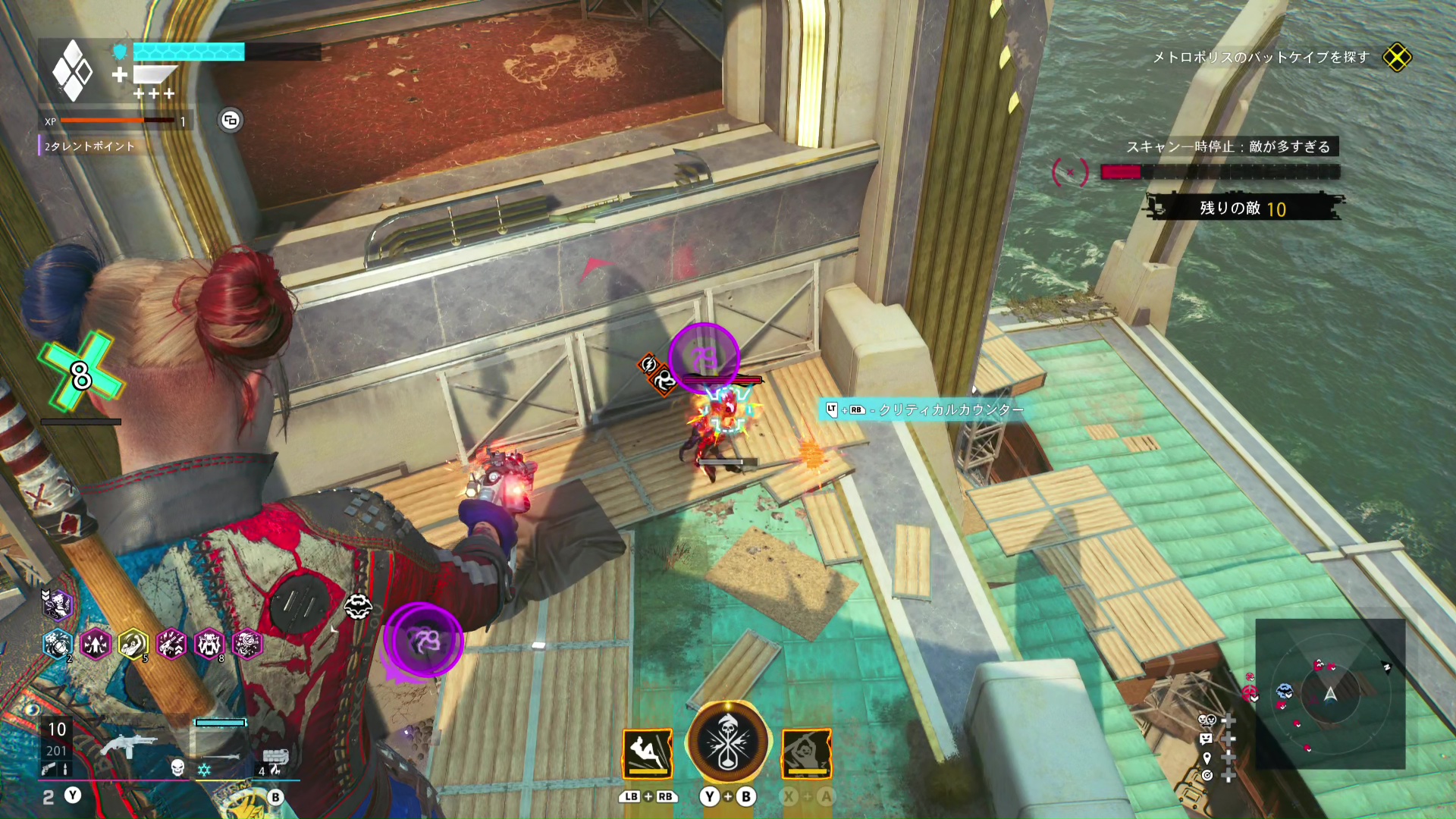The height and width of the screenshot is (819, 1456).
Task: Click the yellow flexing arm buff icon
Action: pos(133,645)
